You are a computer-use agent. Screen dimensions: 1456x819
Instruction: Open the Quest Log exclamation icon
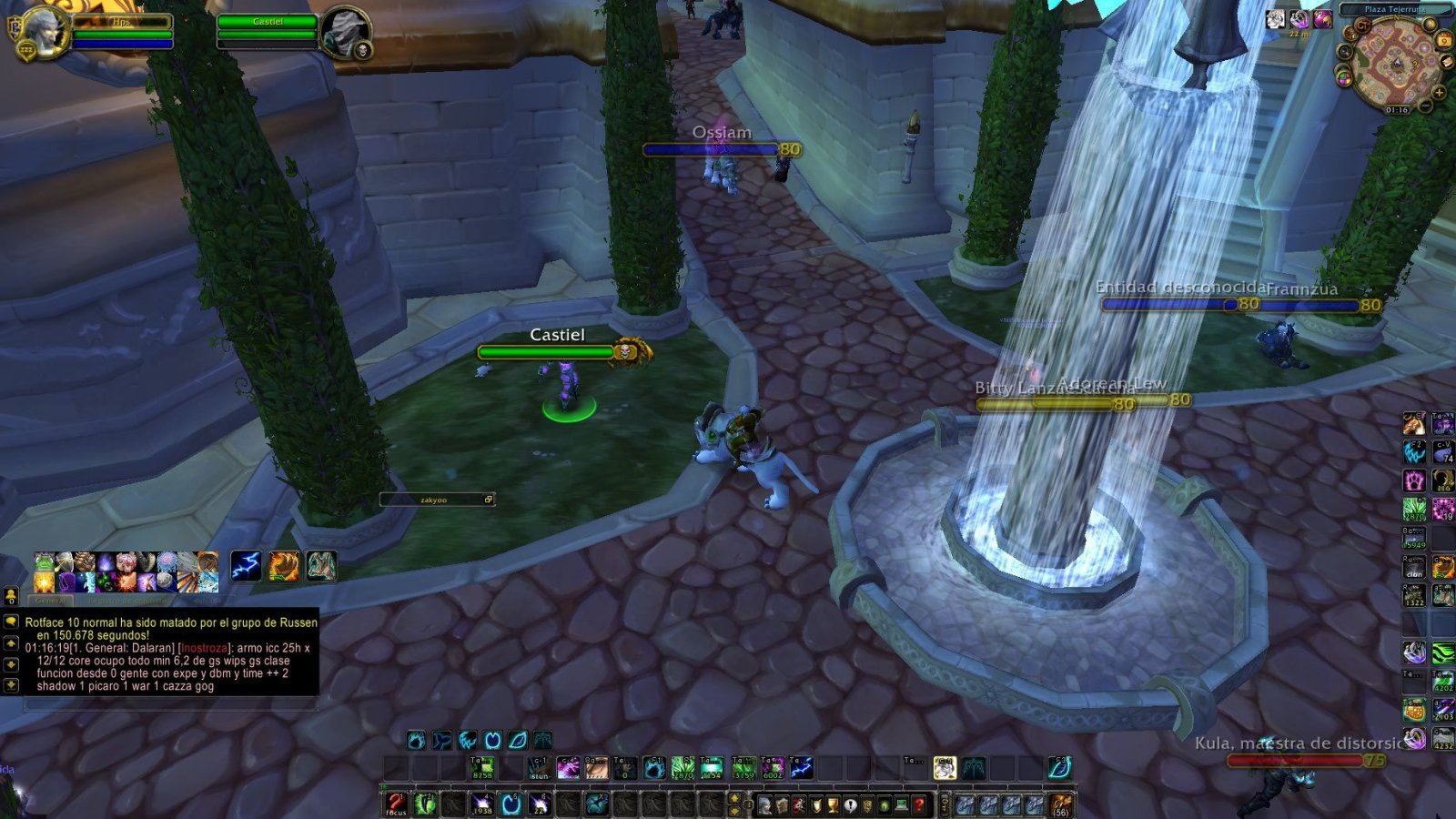pyautogui.click(x=851, y=805)
